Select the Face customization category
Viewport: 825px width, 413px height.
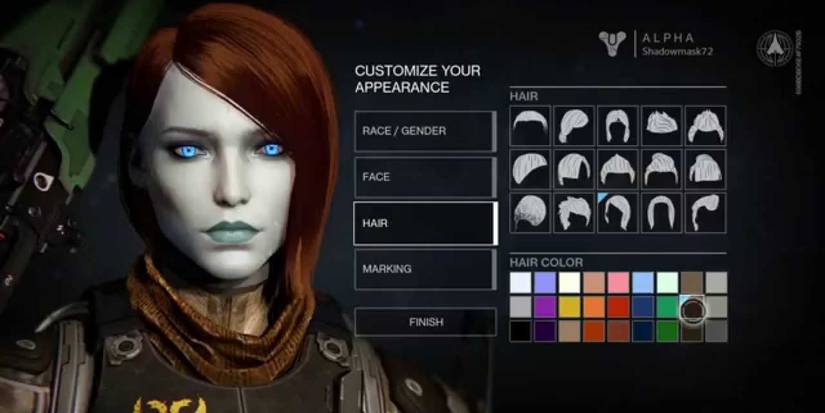425,177
